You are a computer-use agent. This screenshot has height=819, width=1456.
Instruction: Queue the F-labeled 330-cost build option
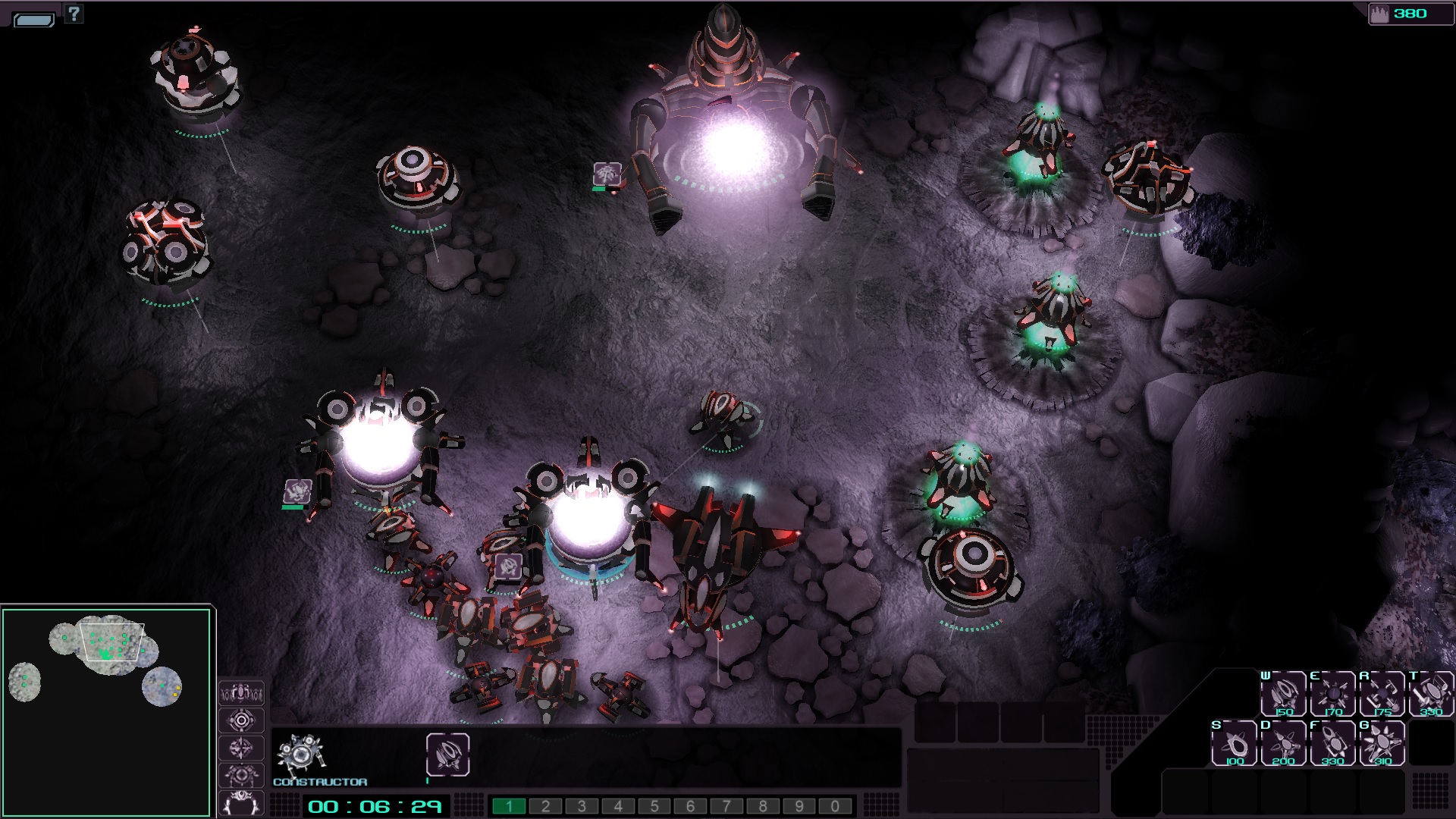click(x=1333, y=742)
